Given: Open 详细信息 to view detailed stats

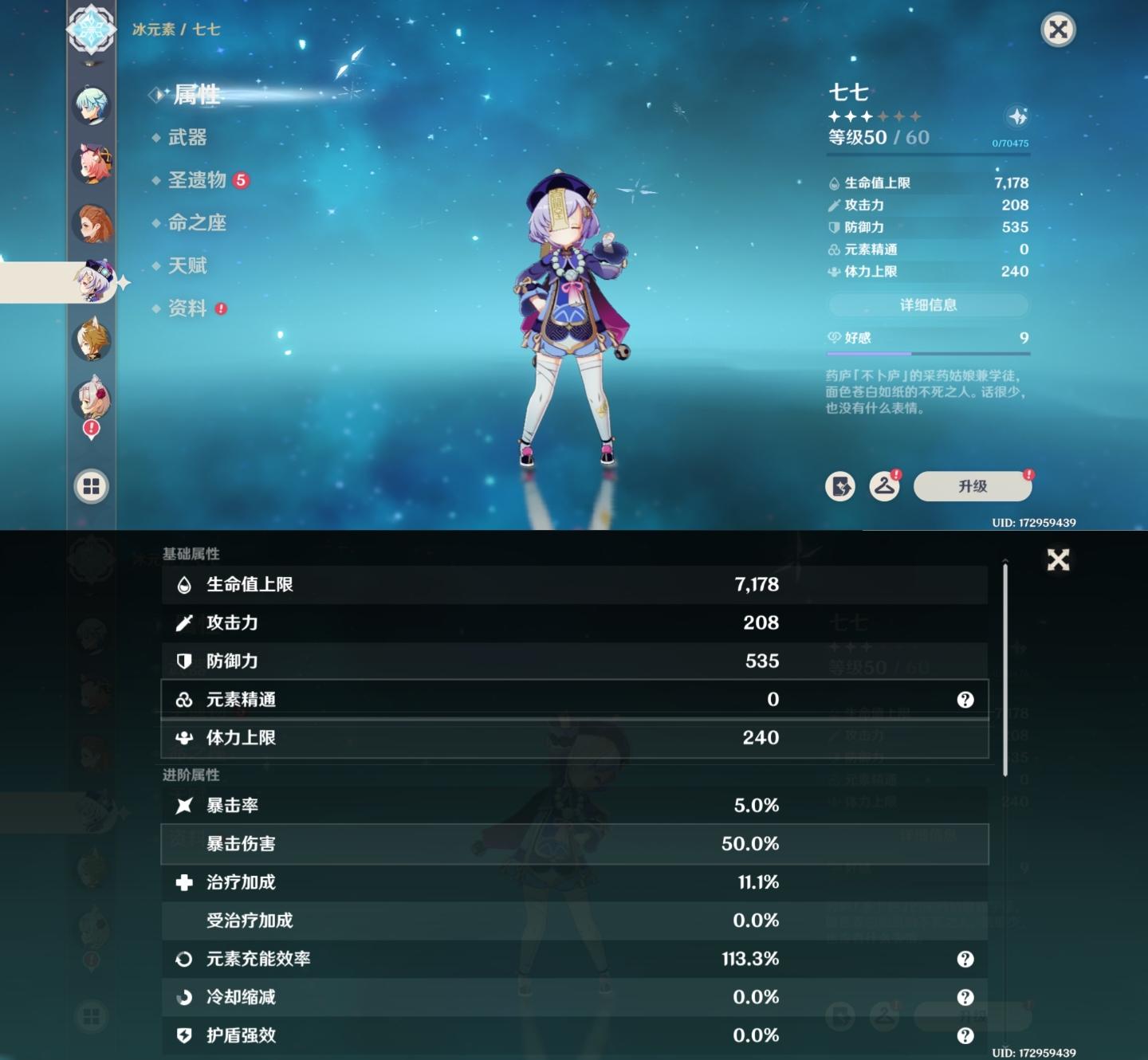Looking at the screenshot, I should (929, 305).
